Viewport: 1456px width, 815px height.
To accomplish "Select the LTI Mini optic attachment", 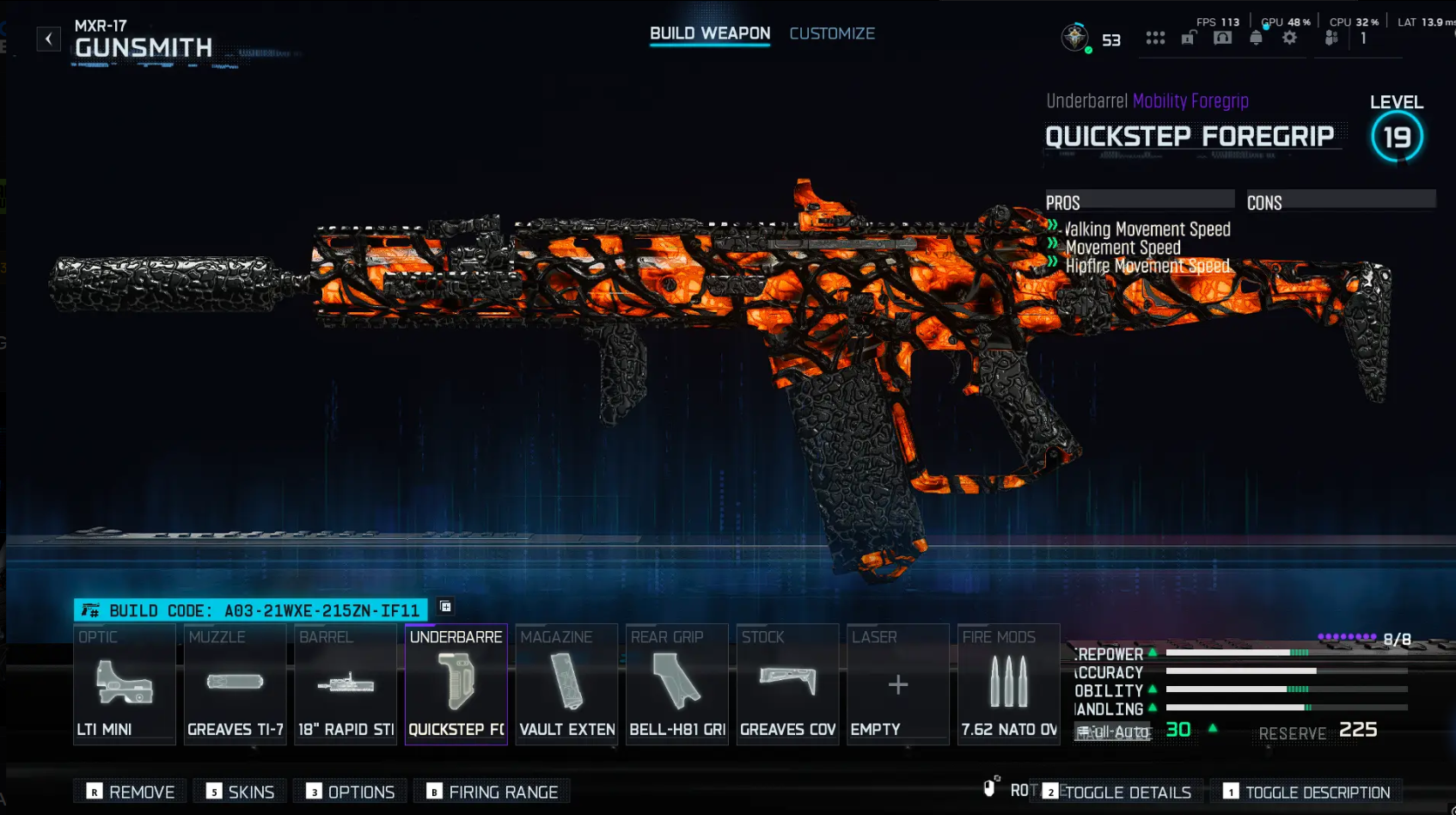I will [125, 683].
